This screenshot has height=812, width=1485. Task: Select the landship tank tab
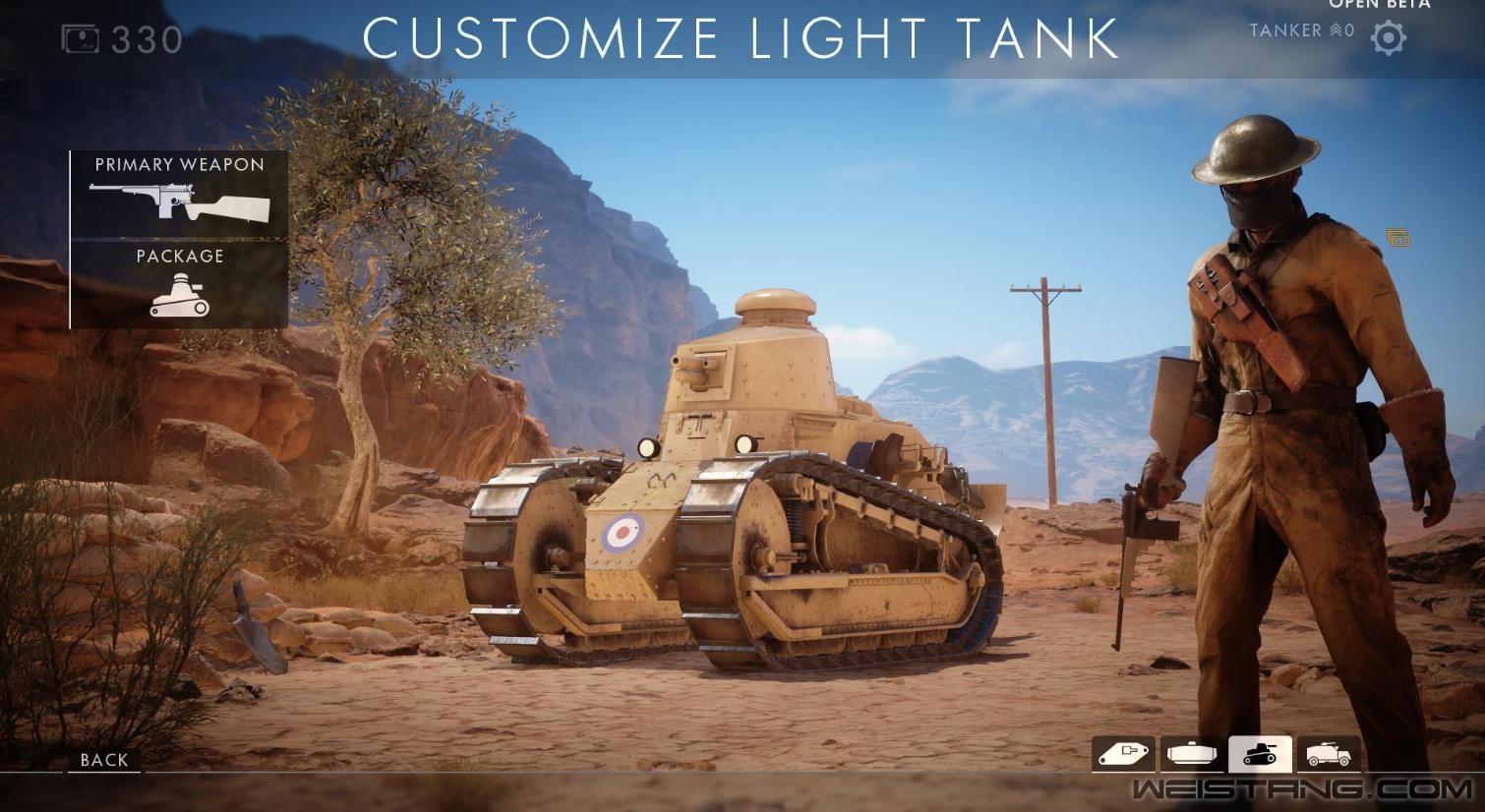click(x=1123, y=754)
